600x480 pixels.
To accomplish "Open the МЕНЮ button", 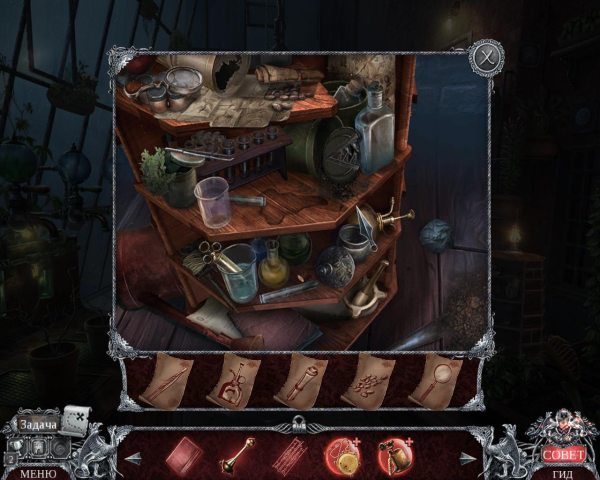I will pos(37,472).
